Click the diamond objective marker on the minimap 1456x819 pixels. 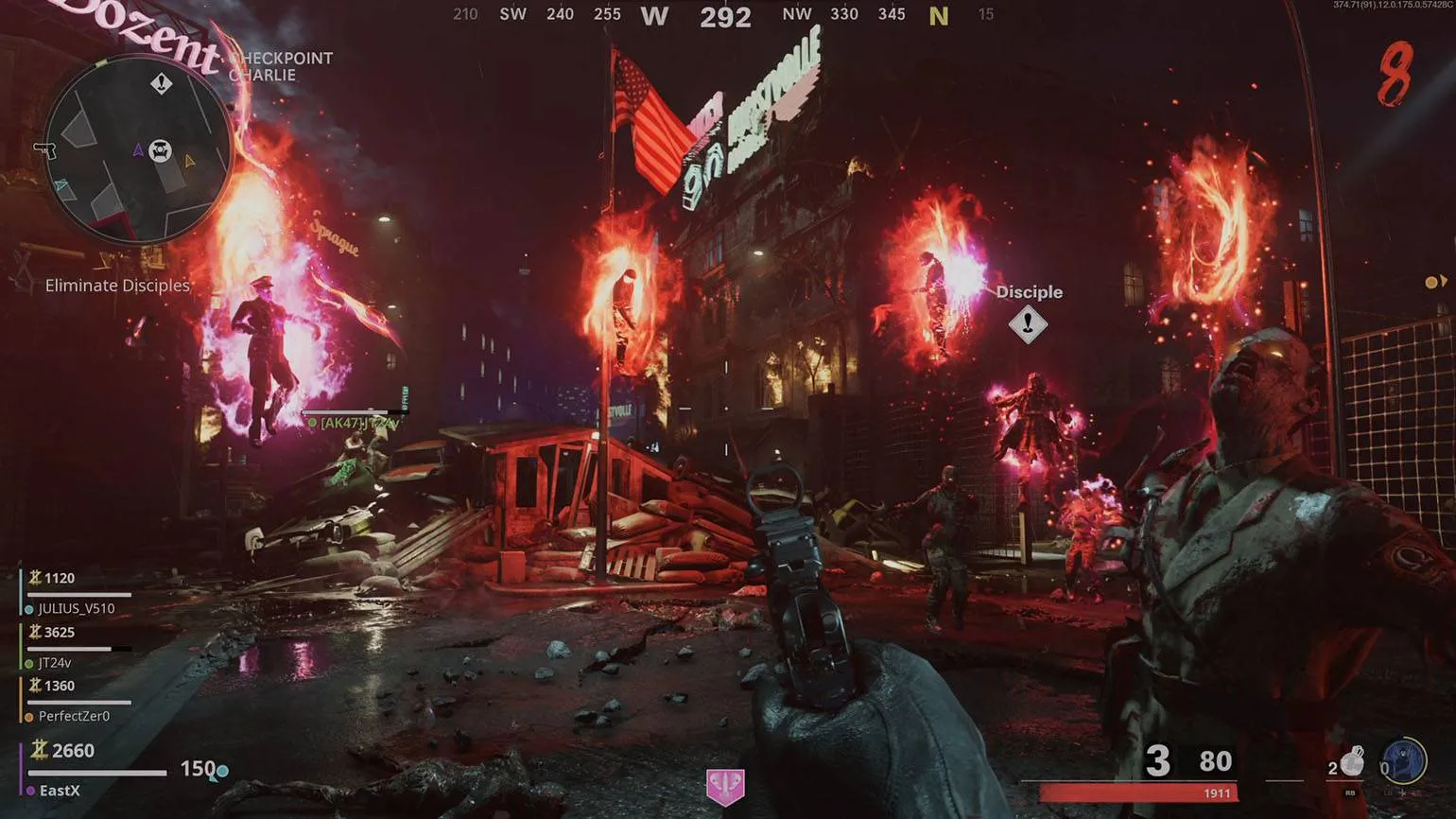[162, 84]
